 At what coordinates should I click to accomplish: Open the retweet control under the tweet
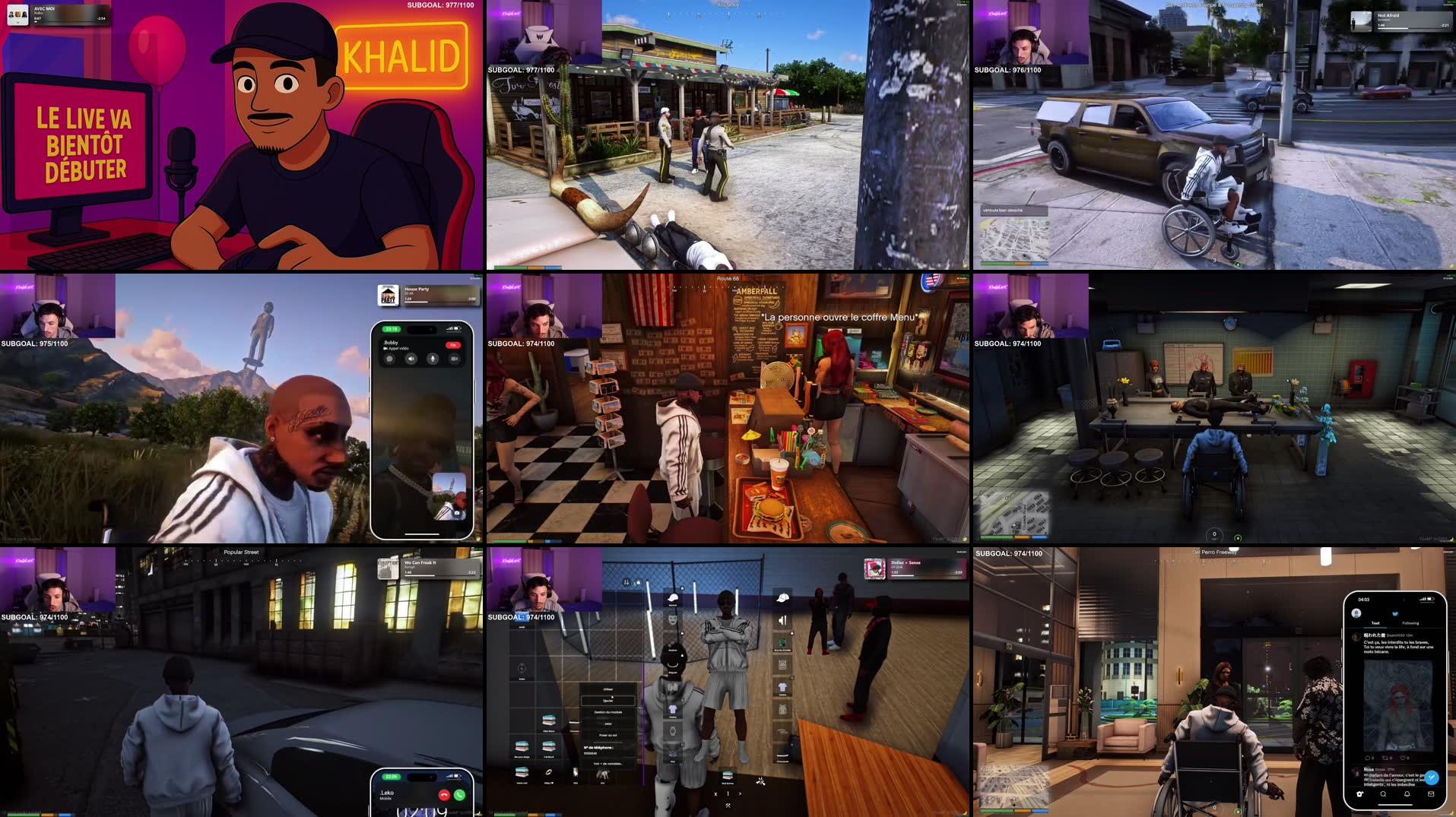click(x=1385, y=758)
